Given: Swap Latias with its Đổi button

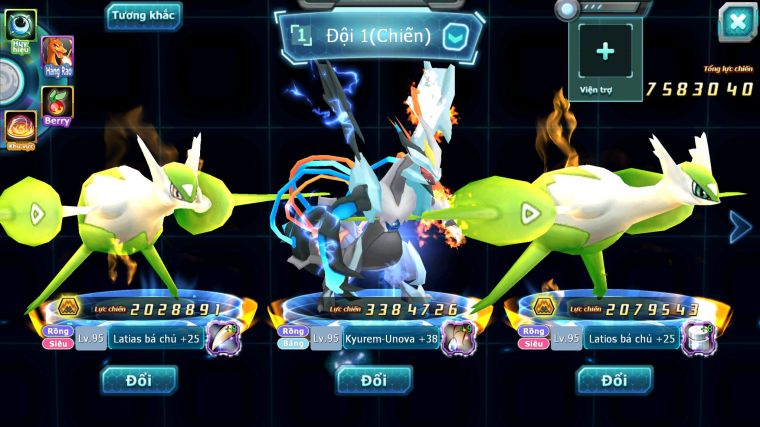Looking at the screenshot, I should (x=139, y=379).
